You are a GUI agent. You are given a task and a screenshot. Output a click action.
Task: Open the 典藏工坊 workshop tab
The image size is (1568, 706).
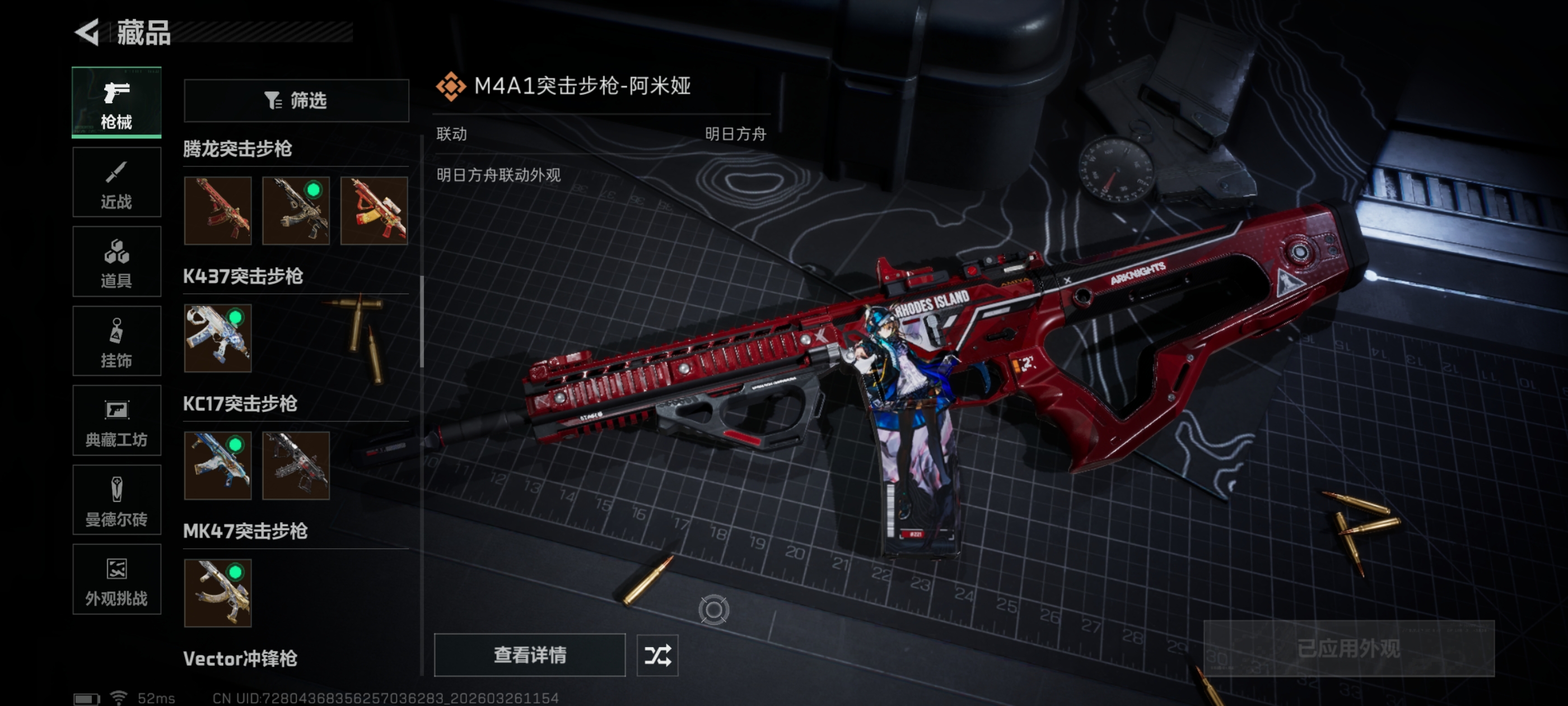[x=116, y=420]
